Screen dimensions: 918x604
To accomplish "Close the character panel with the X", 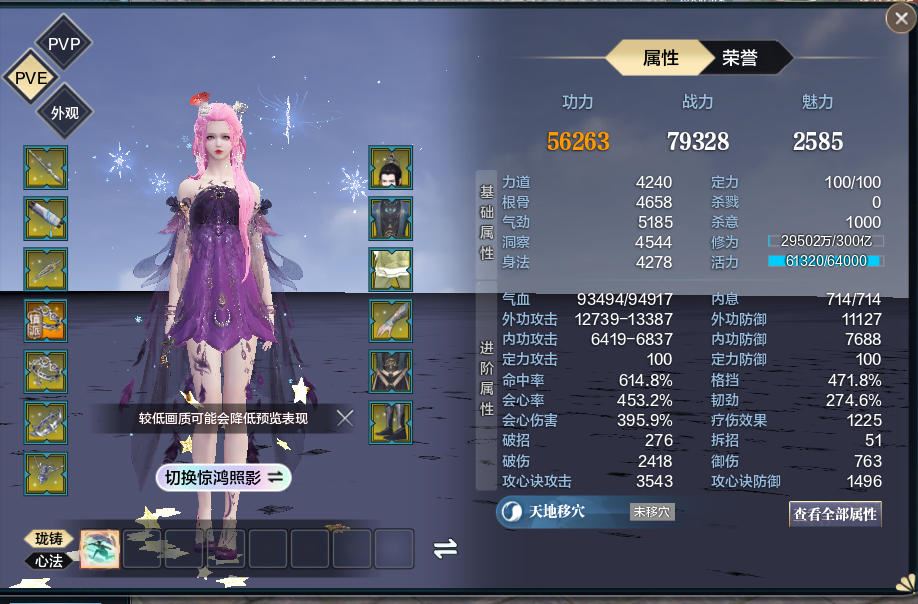I will [899, 17].
